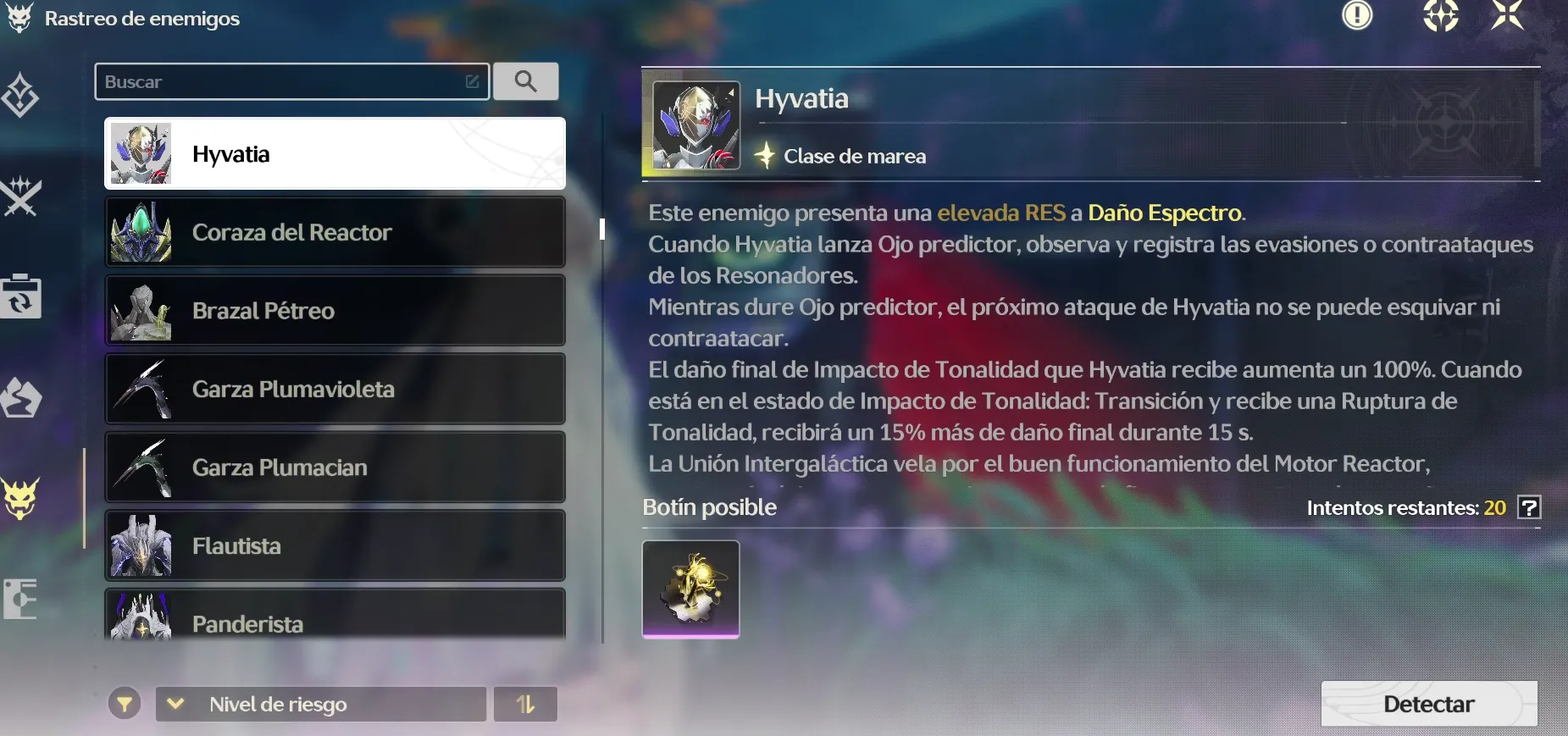
Task: Click the edit pencil inside the search field
Action: coord(472,81)
